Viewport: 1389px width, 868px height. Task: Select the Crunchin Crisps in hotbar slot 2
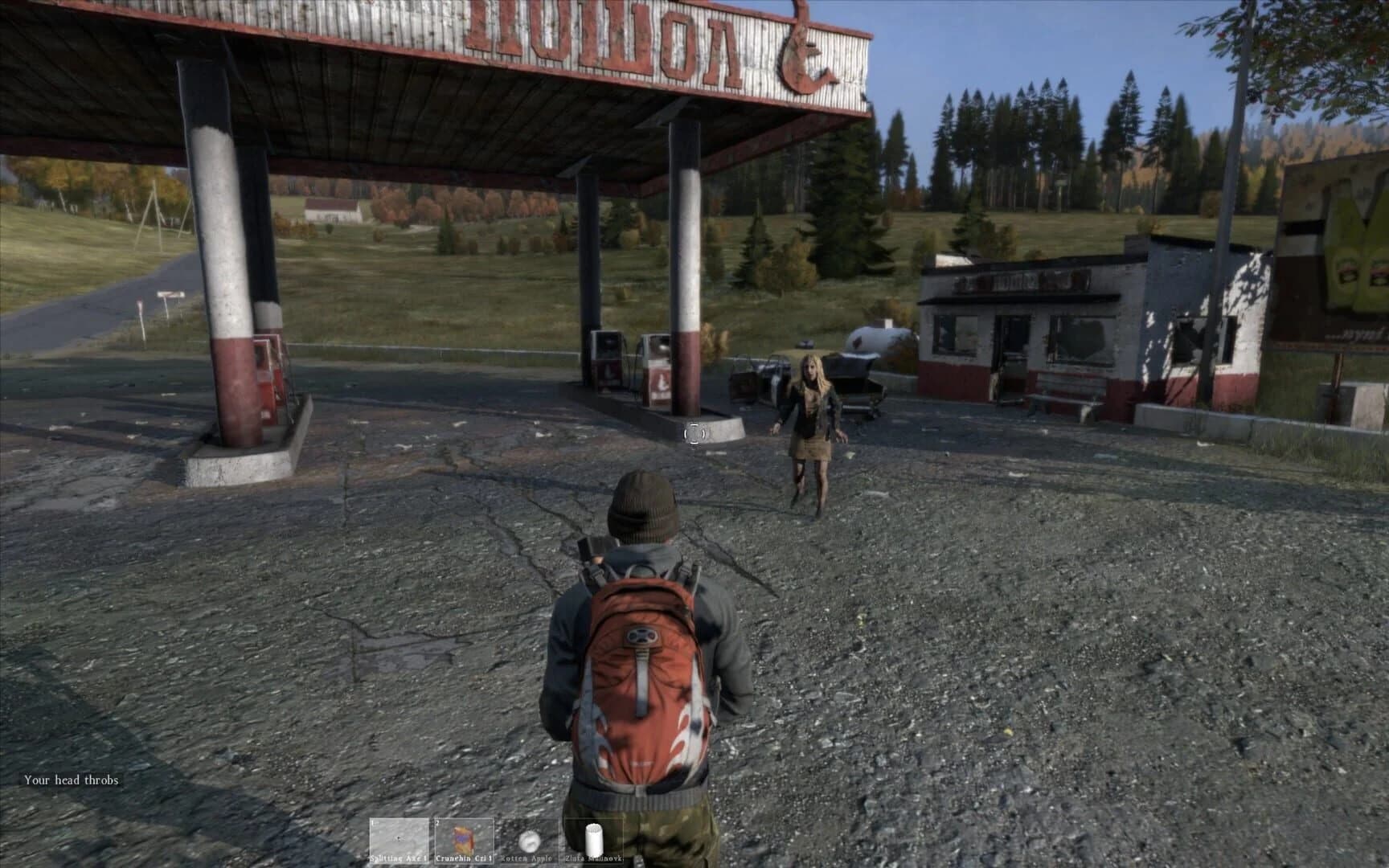(x=463, y=837)
